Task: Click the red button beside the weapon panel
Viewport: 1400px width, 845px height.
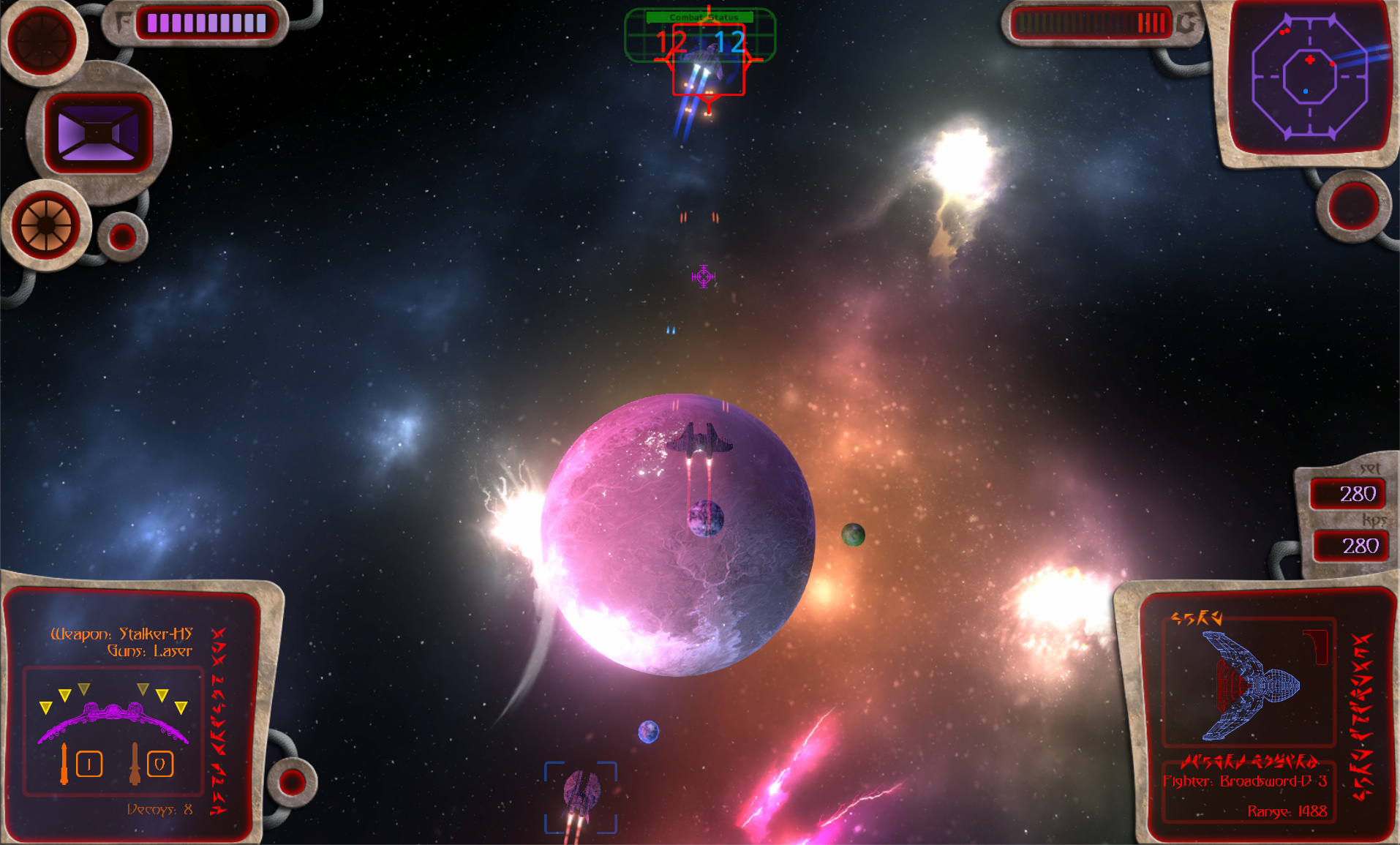Action: pos(292,781)
